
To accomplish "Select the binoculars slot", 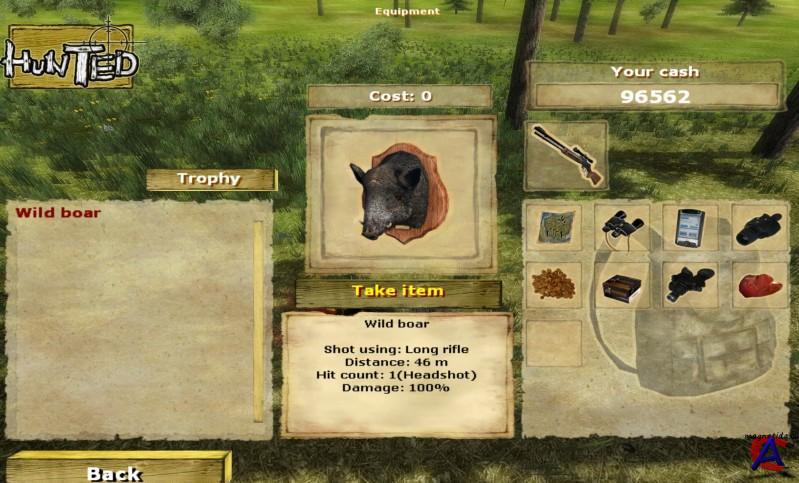I will tap(622, 228).
